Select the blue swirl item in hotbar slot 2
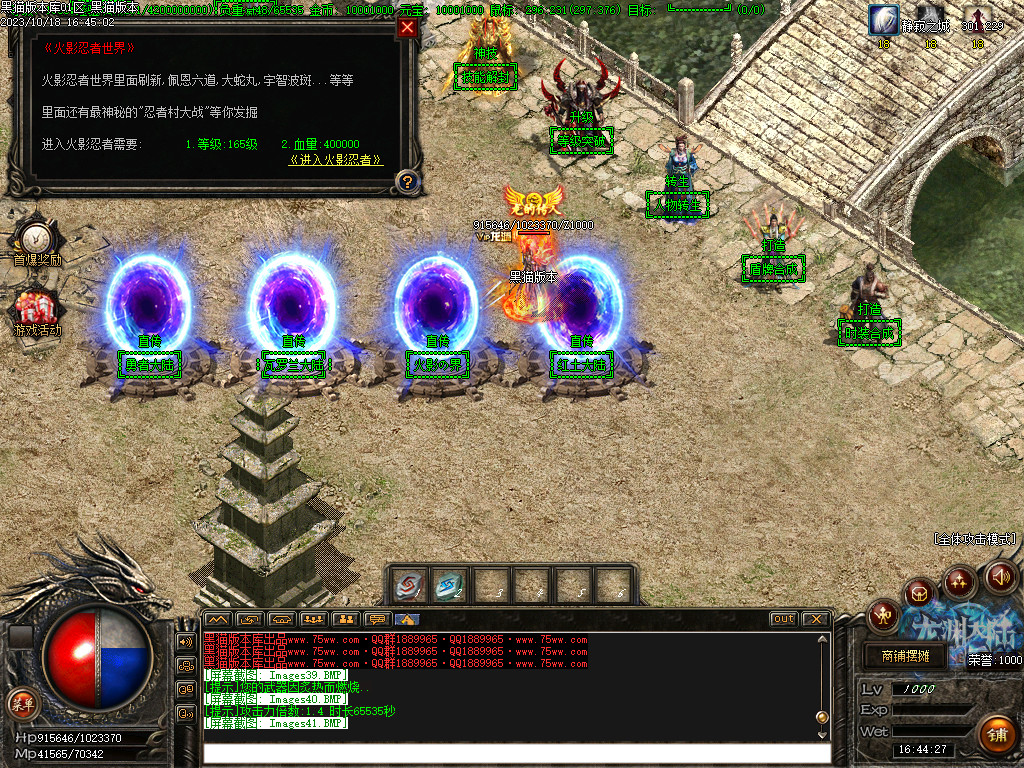The width and height of the screenshot is (1024, 768). (451, 585)
